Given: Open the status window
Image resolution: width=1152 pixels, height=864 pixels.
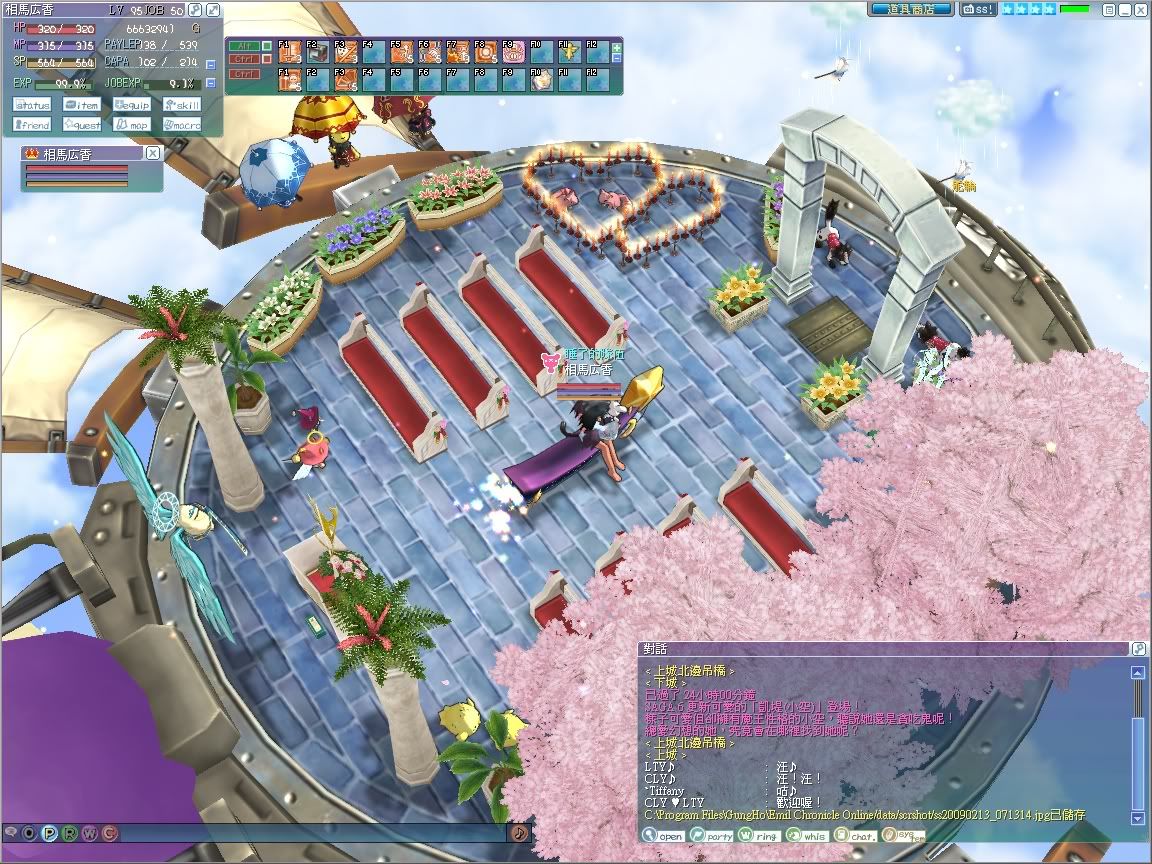Looking at the screenshot, I should (x=33, y=105).
